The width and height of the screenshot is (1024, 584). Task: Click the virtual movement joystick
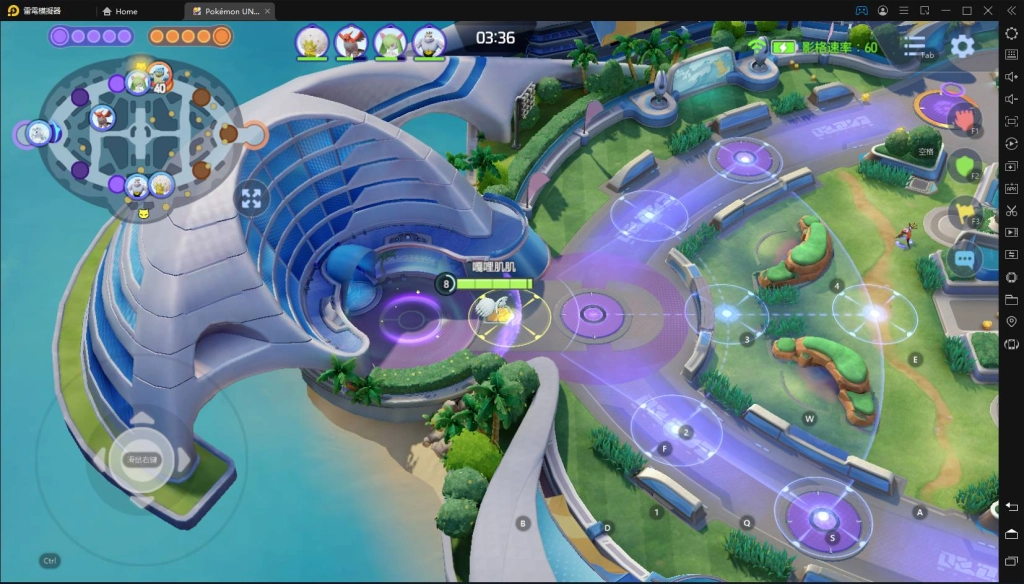140,458
